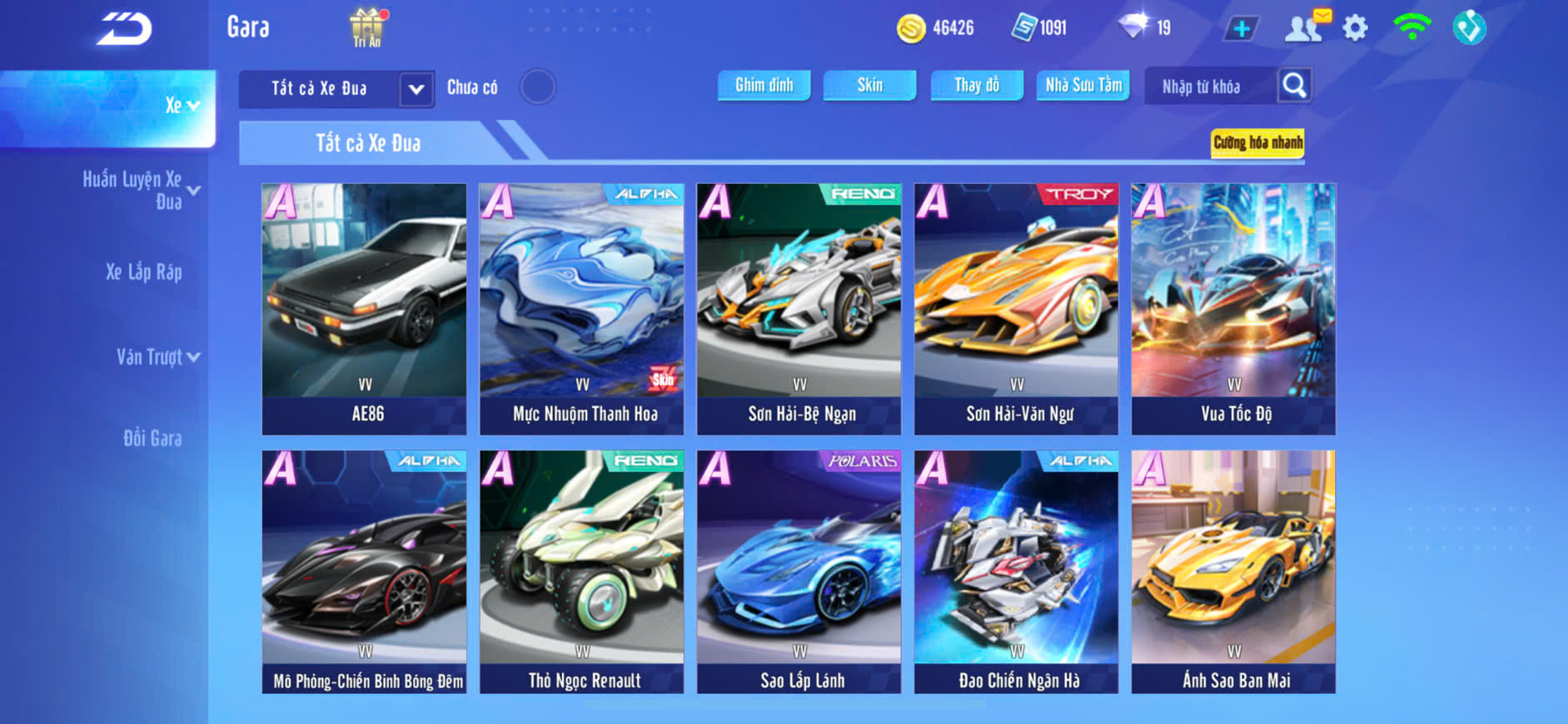Select the Sơn Hải-Văn Ngư car

(x=1016, y=309)
